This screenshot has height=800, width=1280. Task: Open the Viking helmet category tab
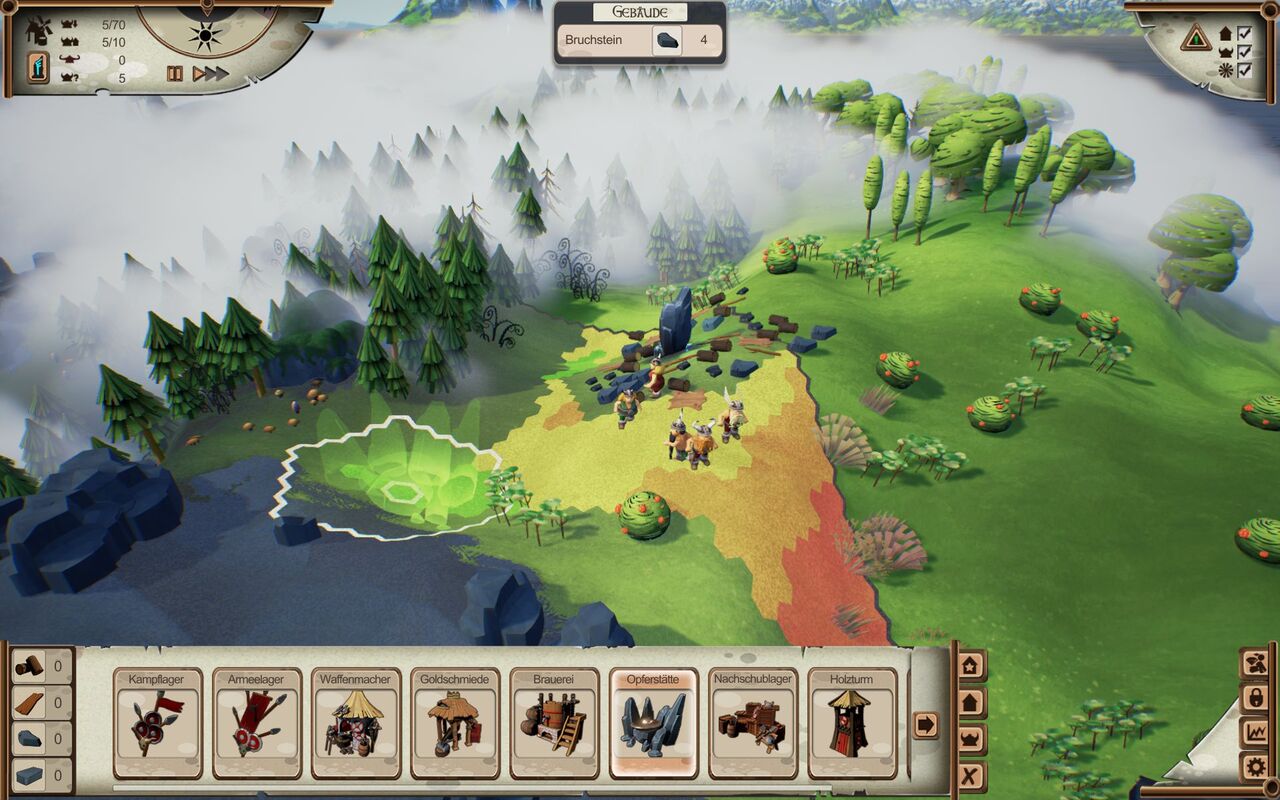tap(971, 739)
